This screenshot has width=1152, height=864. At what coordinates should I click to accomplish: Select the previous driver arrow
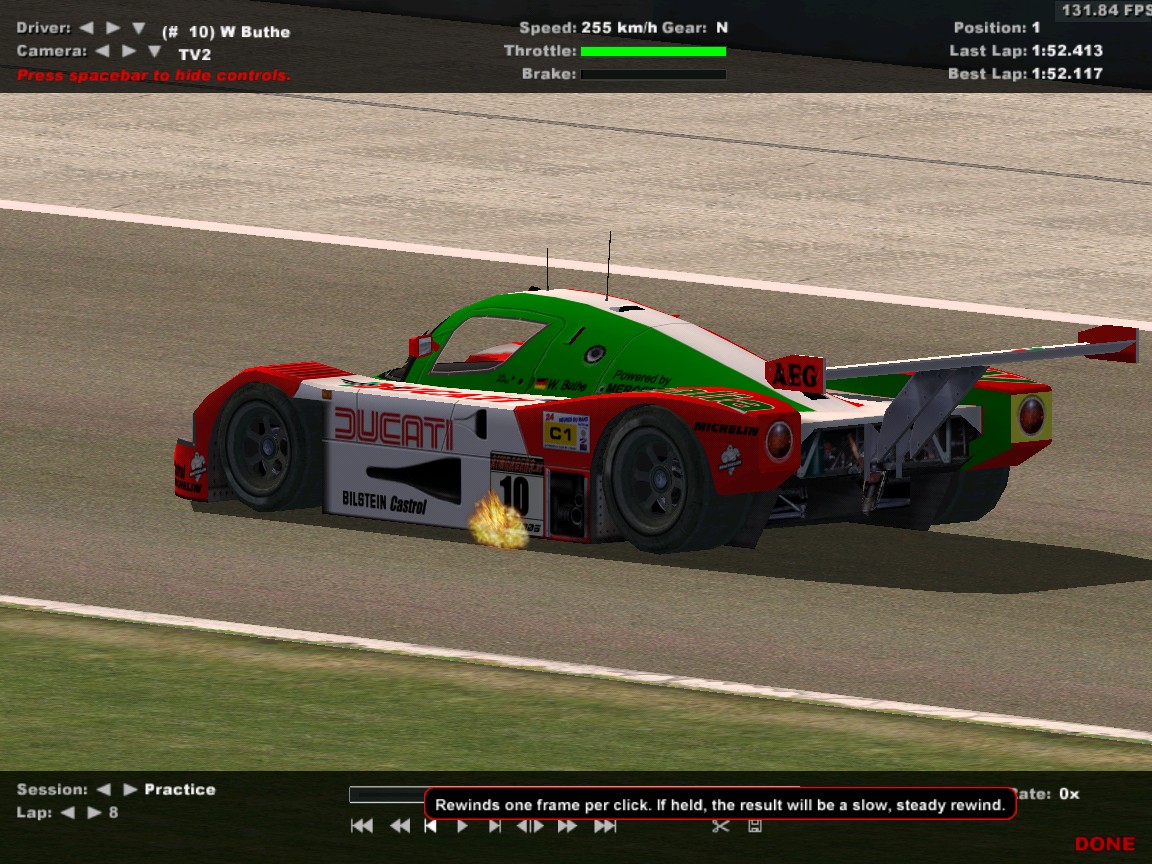pyautogui.click(x=86, y=28)
